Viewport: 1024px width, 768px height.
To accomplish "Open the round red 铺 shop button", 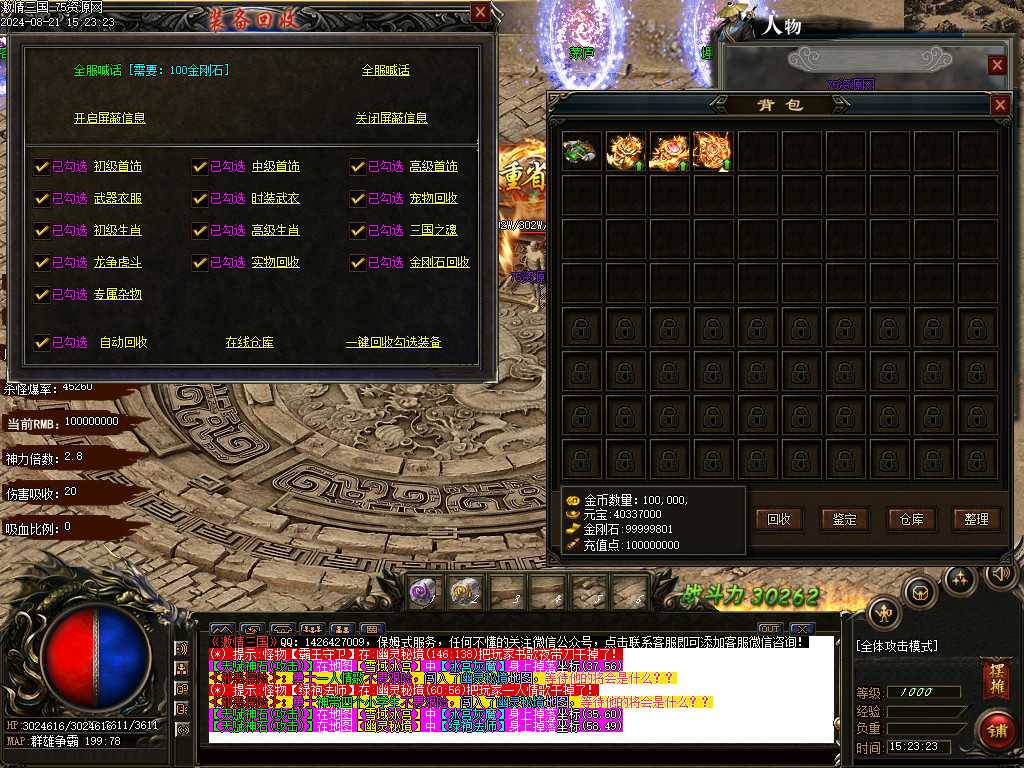I will click(x=995, y=728).
